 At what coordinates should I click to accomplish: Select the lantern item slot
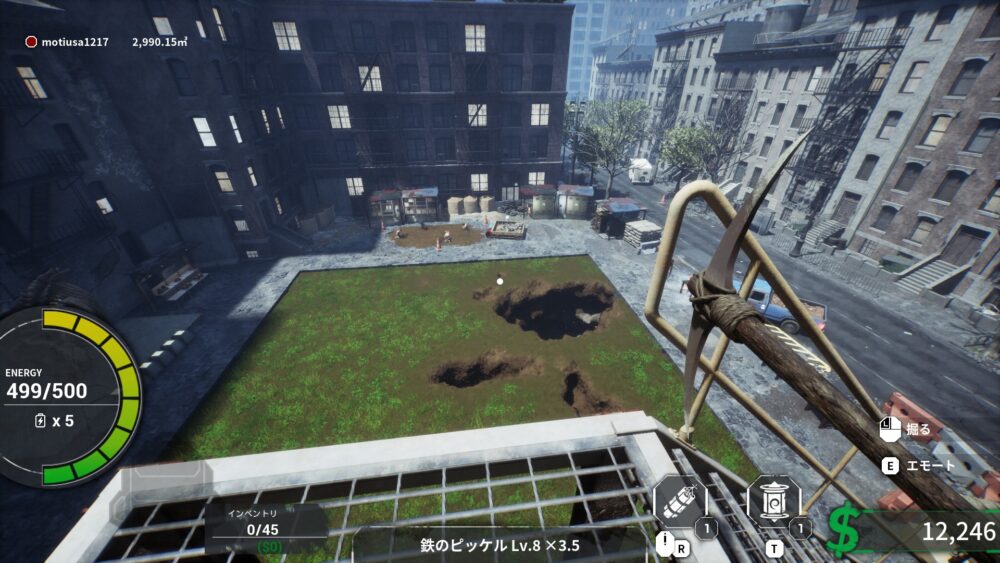pos(774,502)
